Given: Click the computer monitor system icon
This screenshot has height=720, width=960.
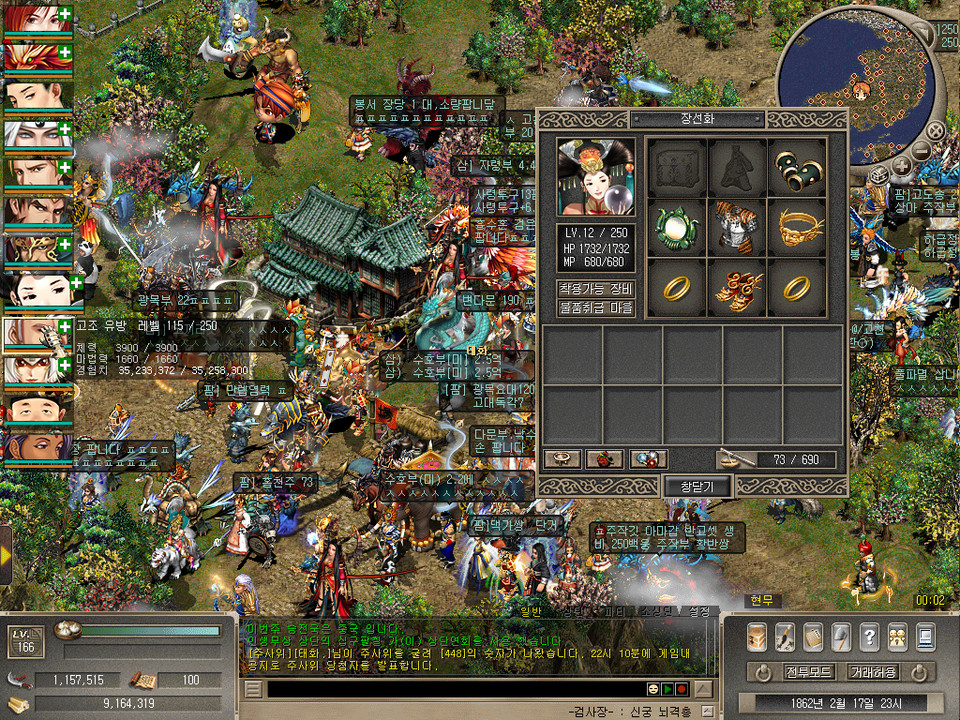Looking at the screenshot, I should pyautogui.click(x=925, y=636).
